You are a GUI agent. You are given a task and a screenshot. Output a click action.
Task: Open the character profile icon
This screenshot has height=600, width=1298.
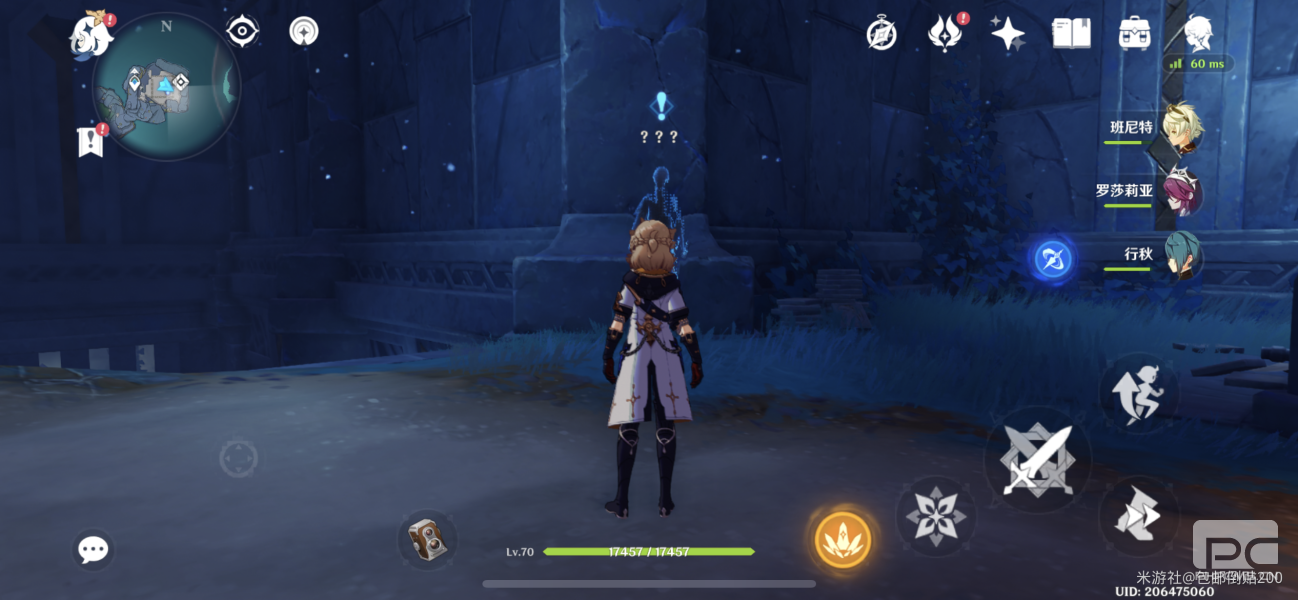(1198, 34)
